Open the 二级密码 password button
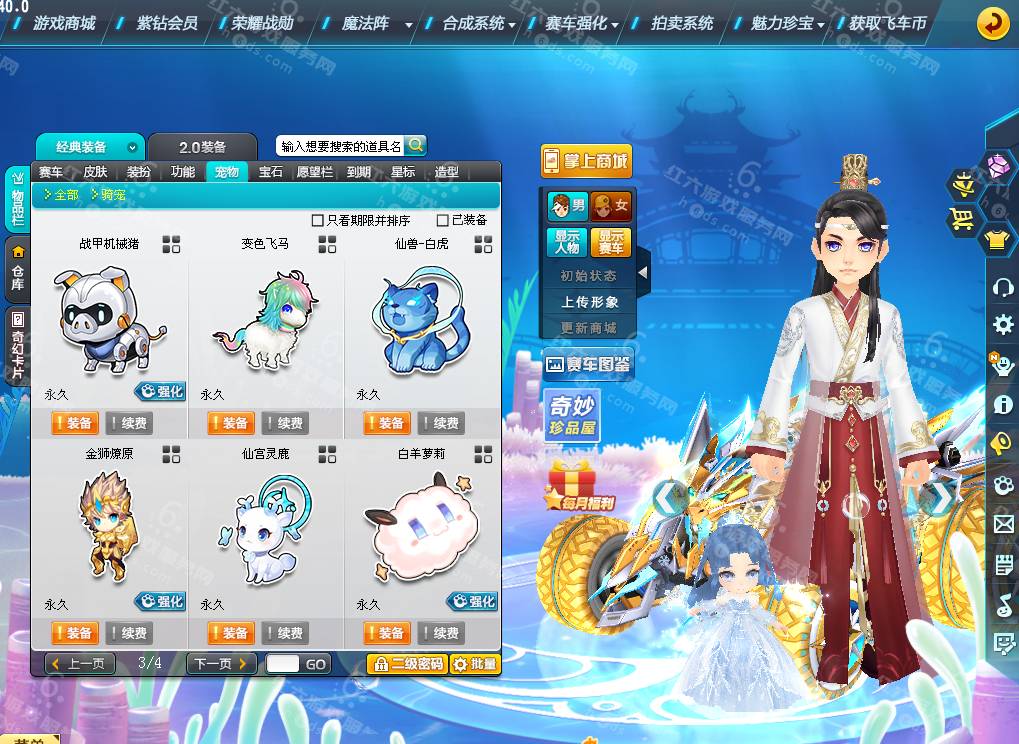Viewport: 1019px width, 744px height. (x=407, y=664)
